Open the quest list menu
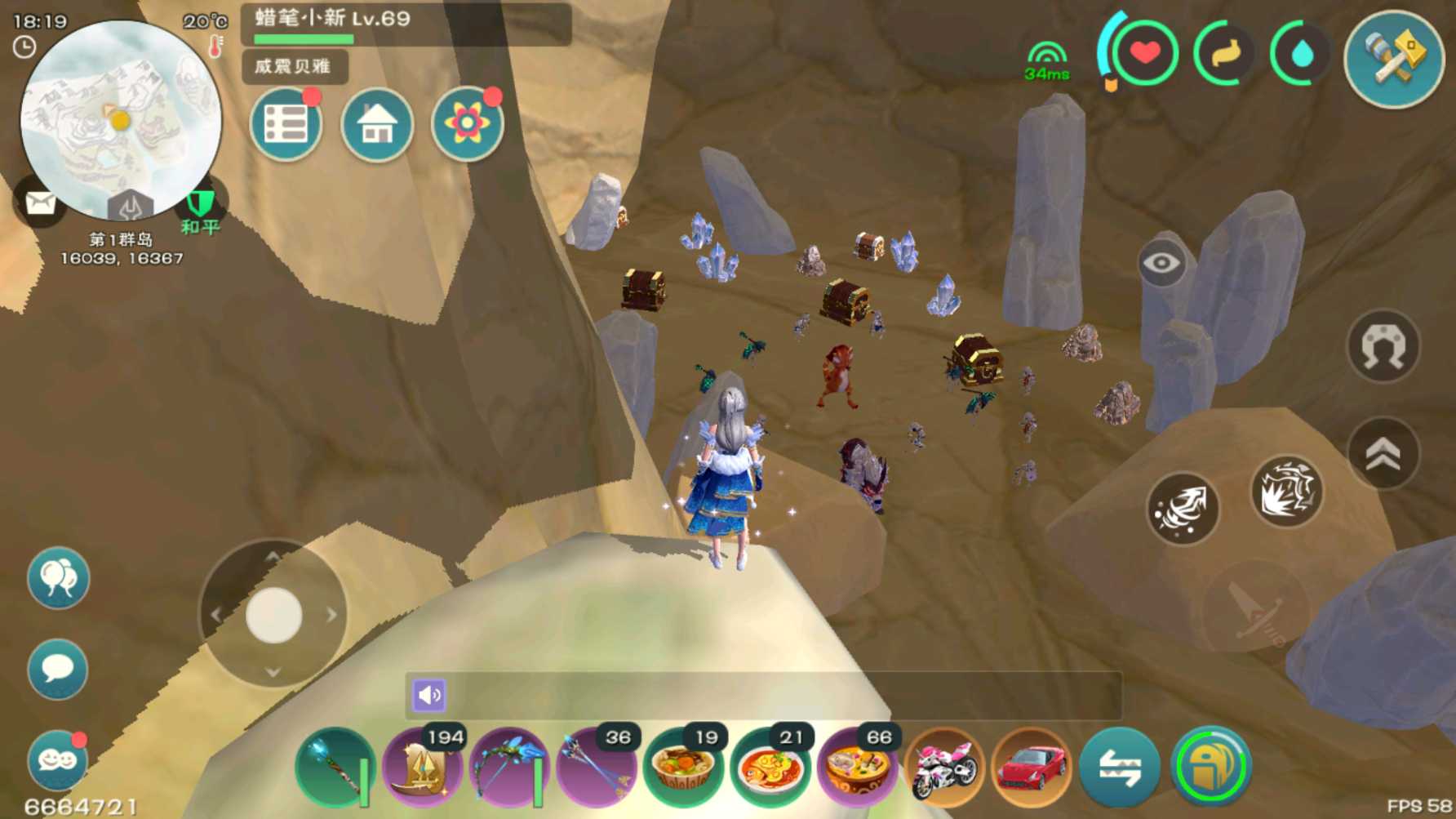 (x=285, y=123)
